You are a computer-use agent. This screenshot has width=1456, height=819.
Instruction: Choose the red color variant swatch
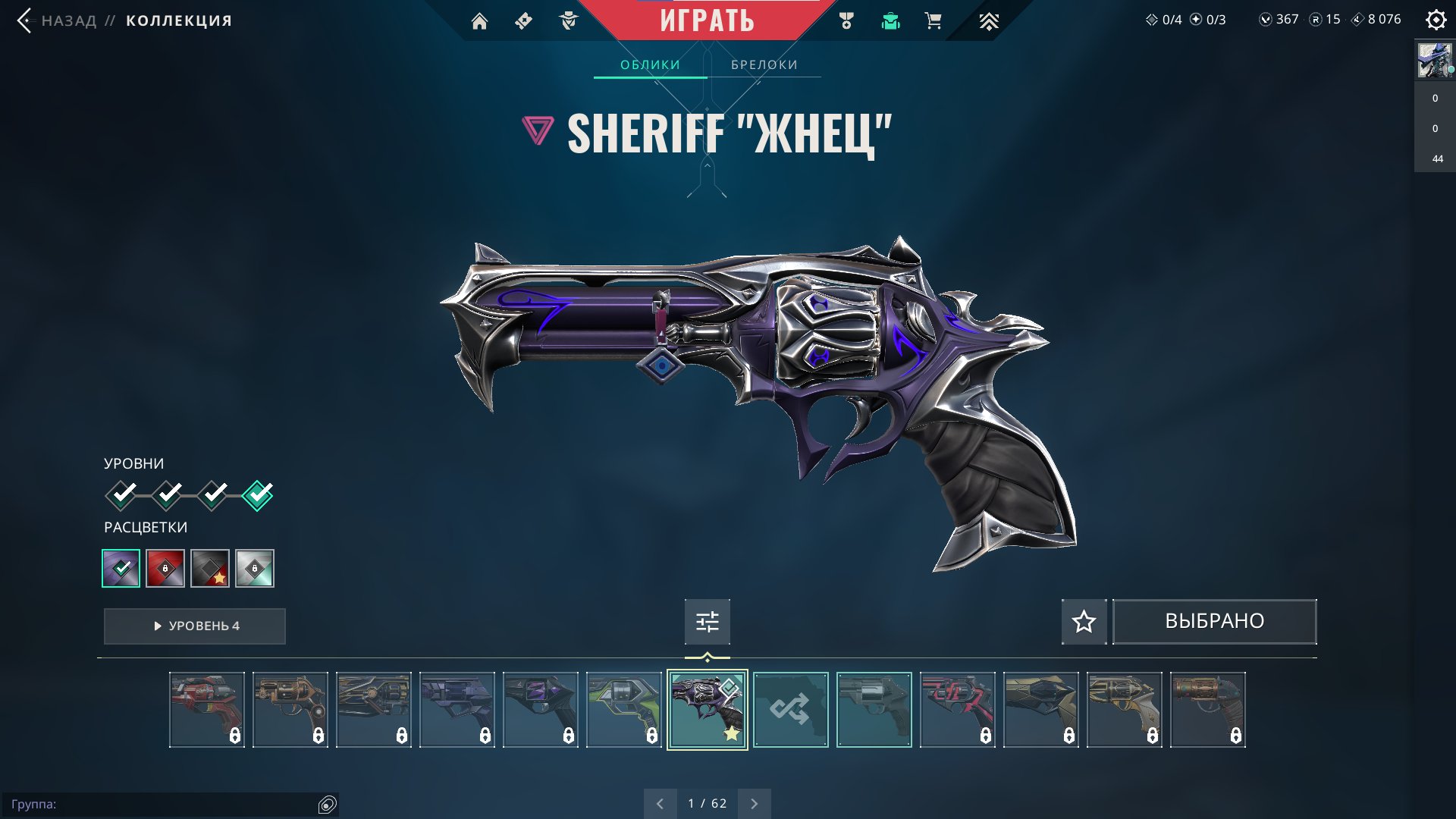click(x=165, y=568)
